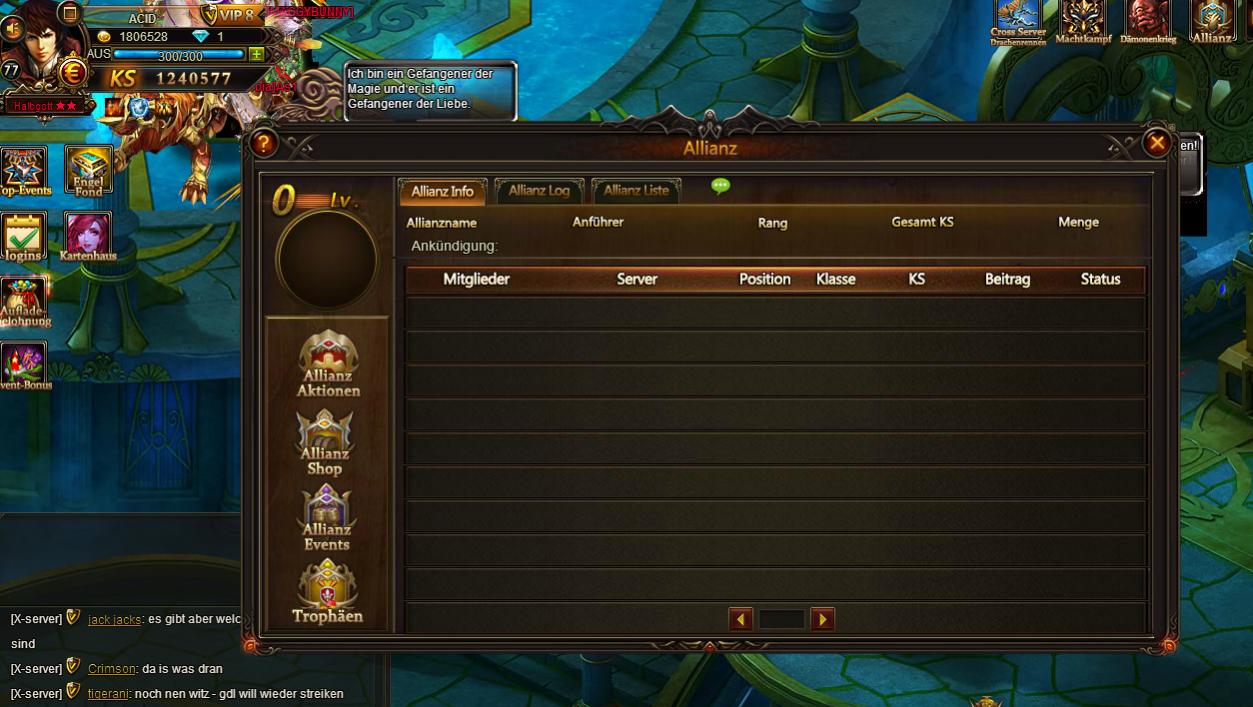Go to the previous member list page
Screen dimensions: 1253x707
click(740, 619)
